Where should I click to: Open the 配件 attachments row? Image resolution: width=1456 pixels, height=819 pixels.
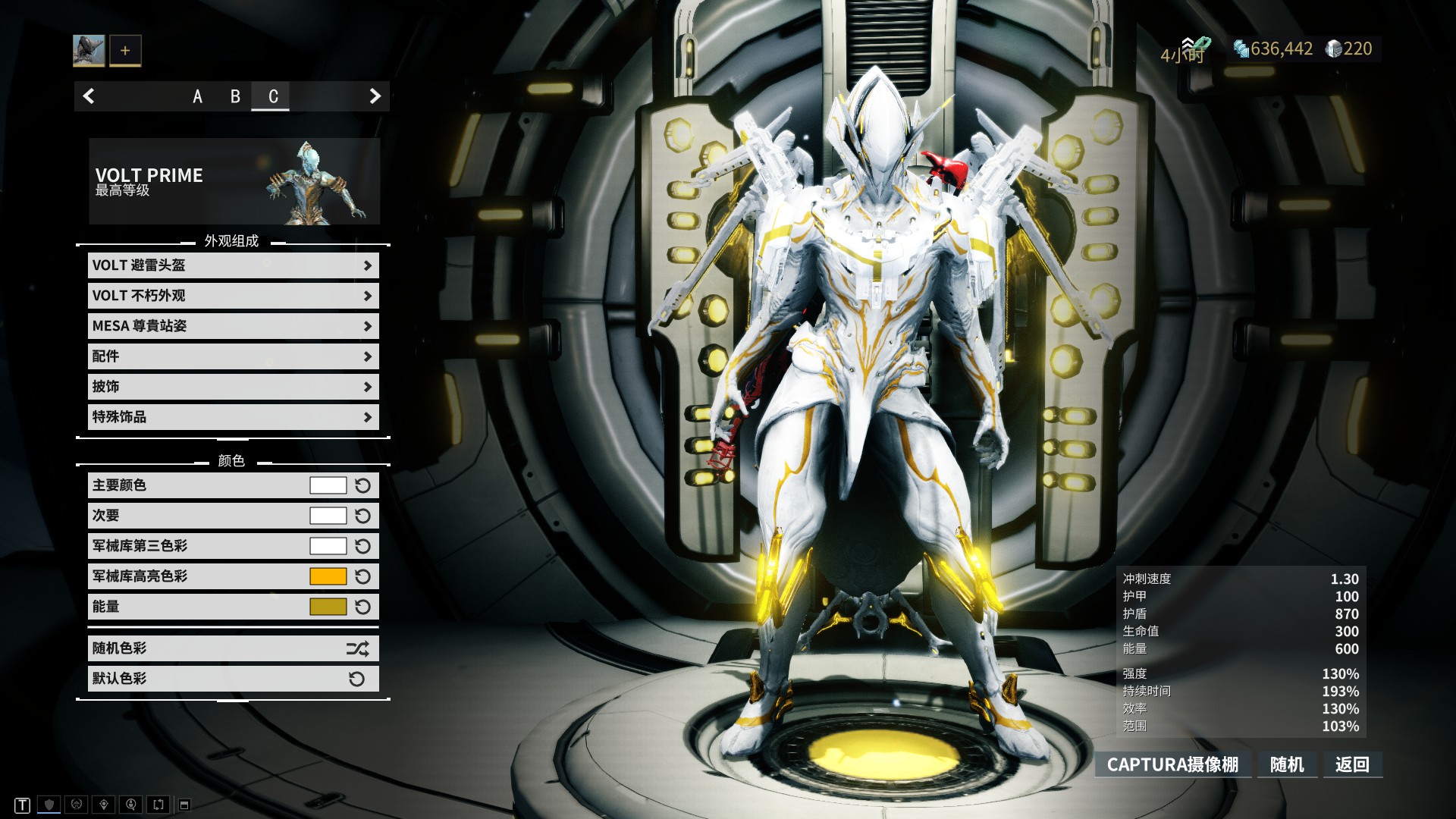233,356
